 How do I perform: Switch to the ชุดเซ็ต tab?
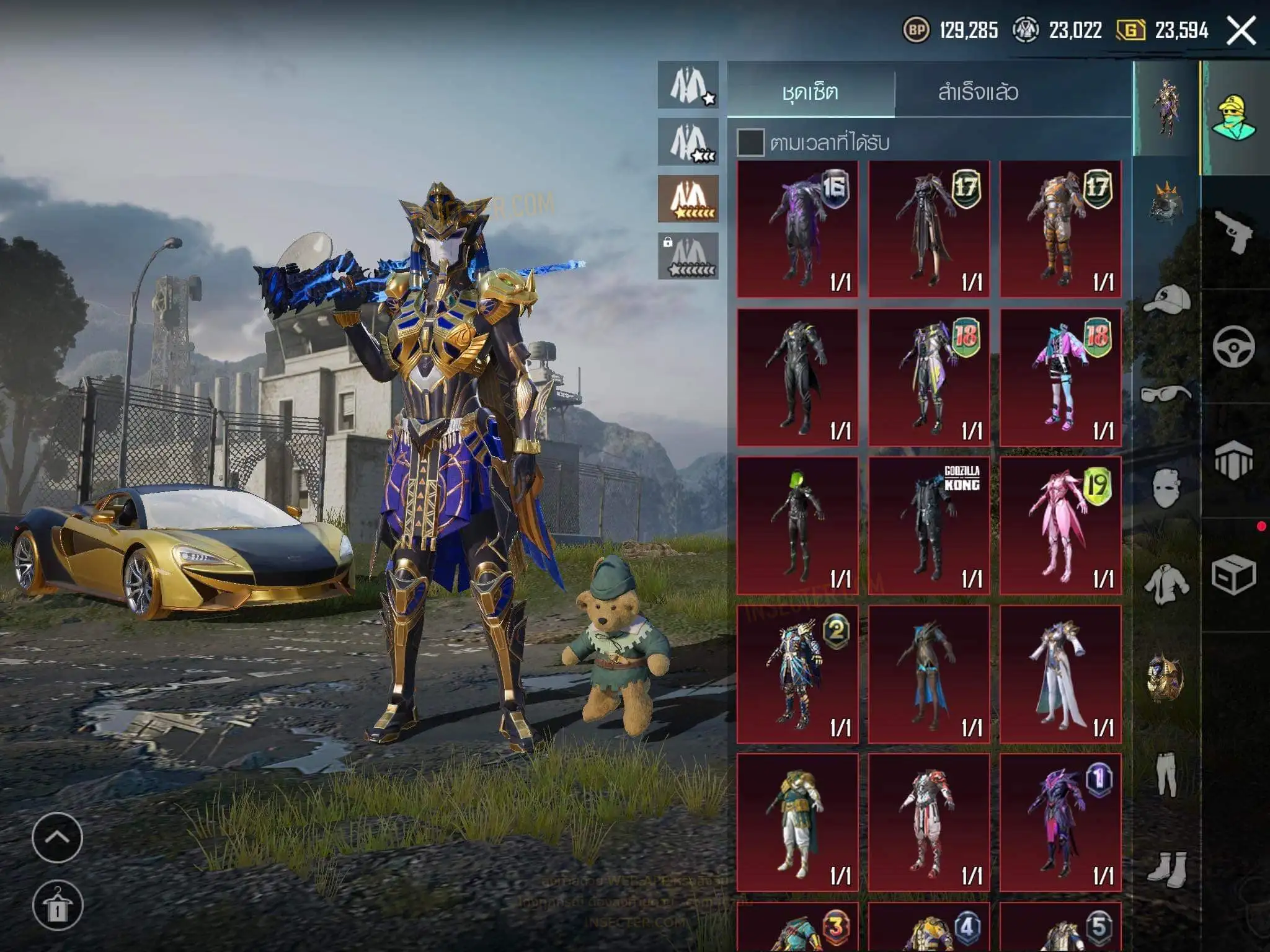point(810,92)
